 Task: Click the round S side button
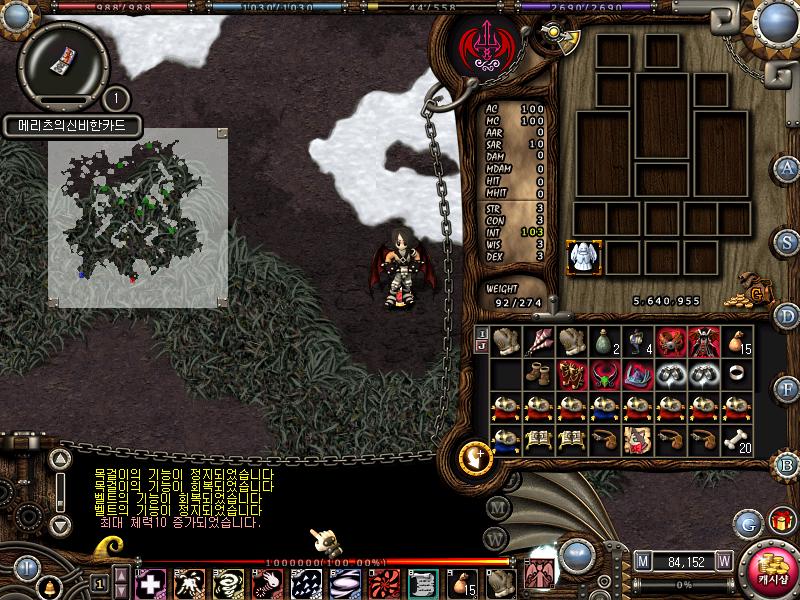tap(788, 241)
